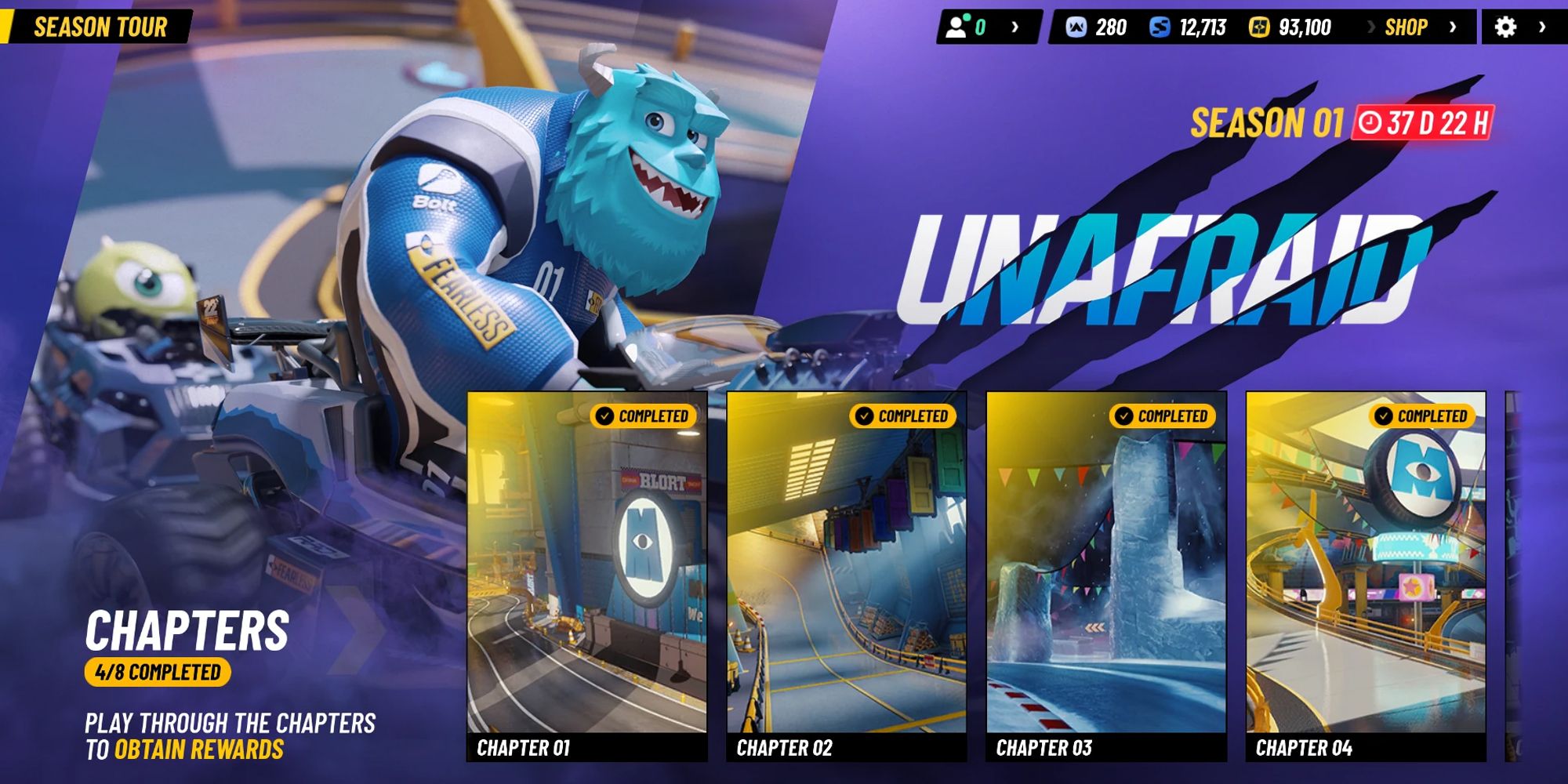Click the coins icon next to 93,100

pos(1260,27)
